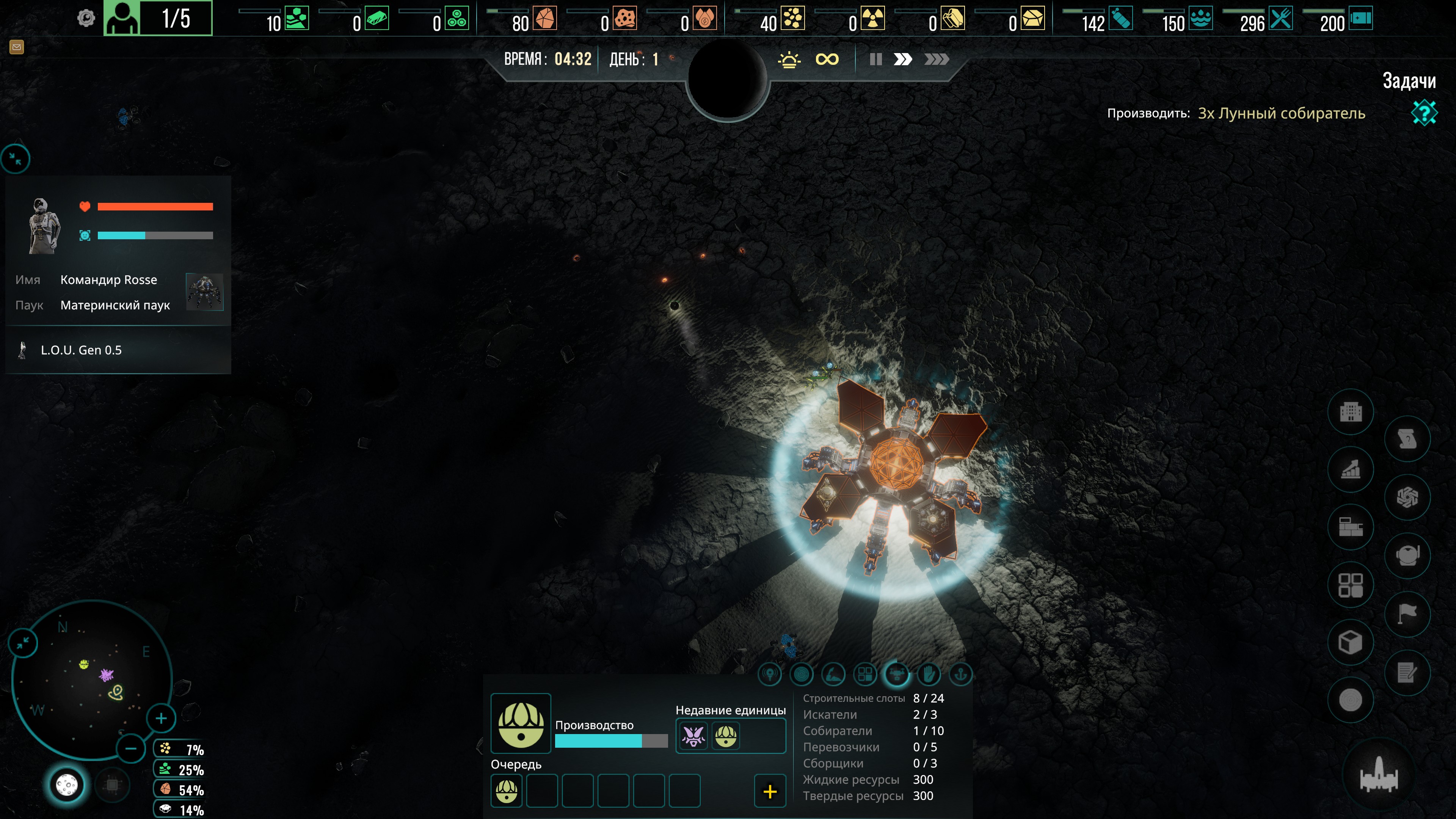Pause the game time
Viewport: 1456px width, 819px height.
point(875,60)
